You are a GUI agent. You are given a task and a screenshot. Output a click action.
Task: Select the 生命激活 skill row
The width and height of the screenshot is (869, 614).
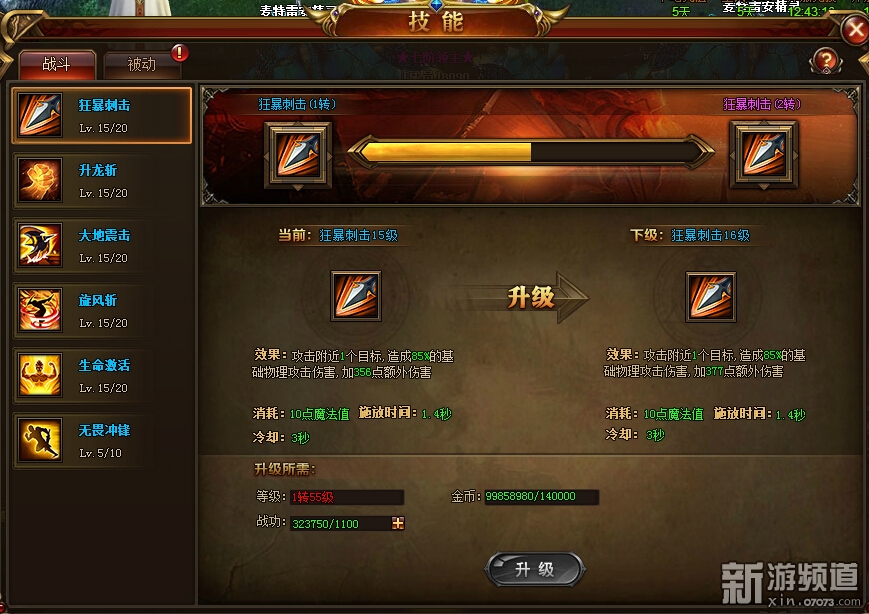(x=101, y=376)
